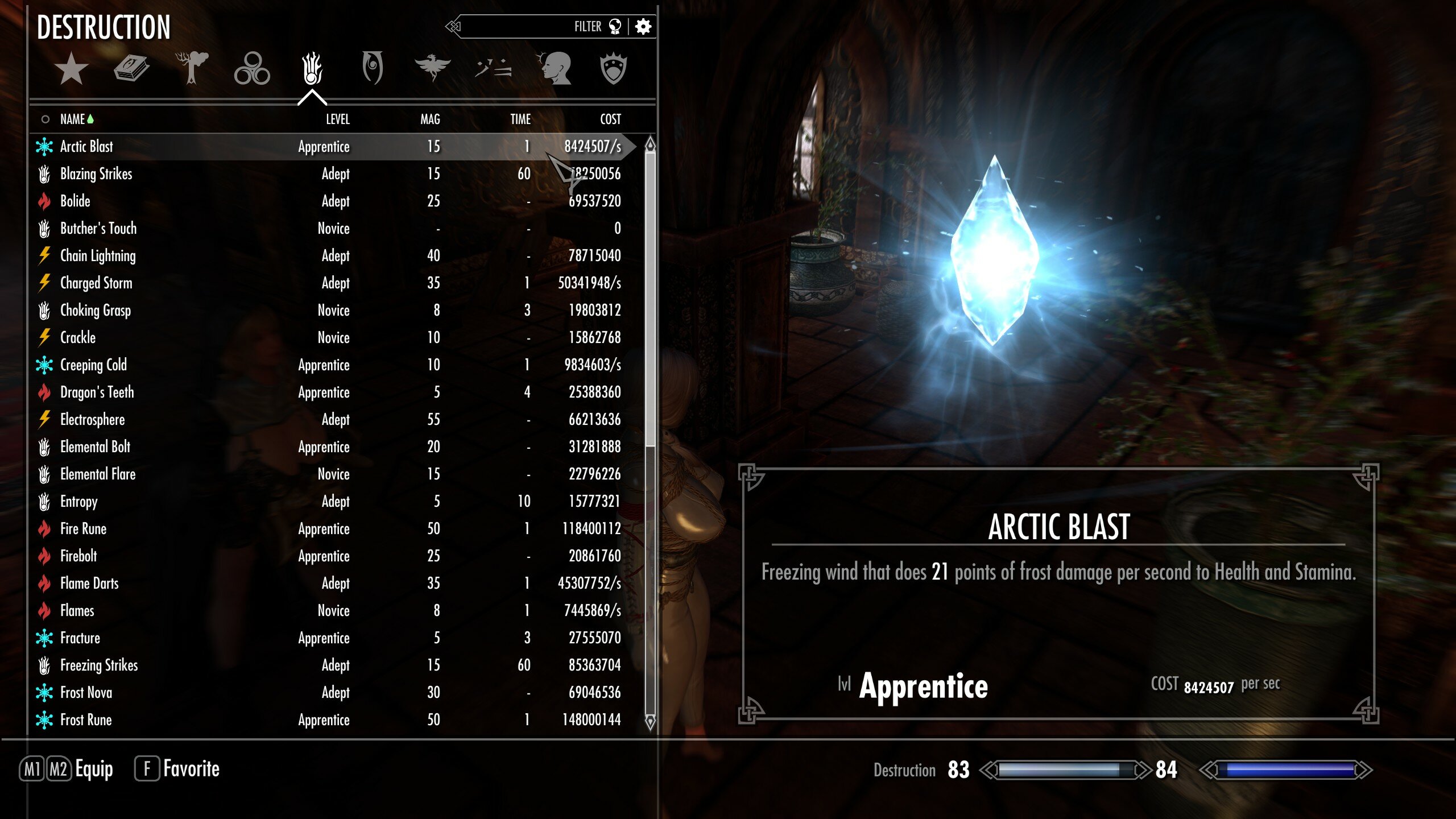Switch to the Shouts category tab
Image resolution: width=1456 pixels, height=819 pixels.
click(494, 67)
